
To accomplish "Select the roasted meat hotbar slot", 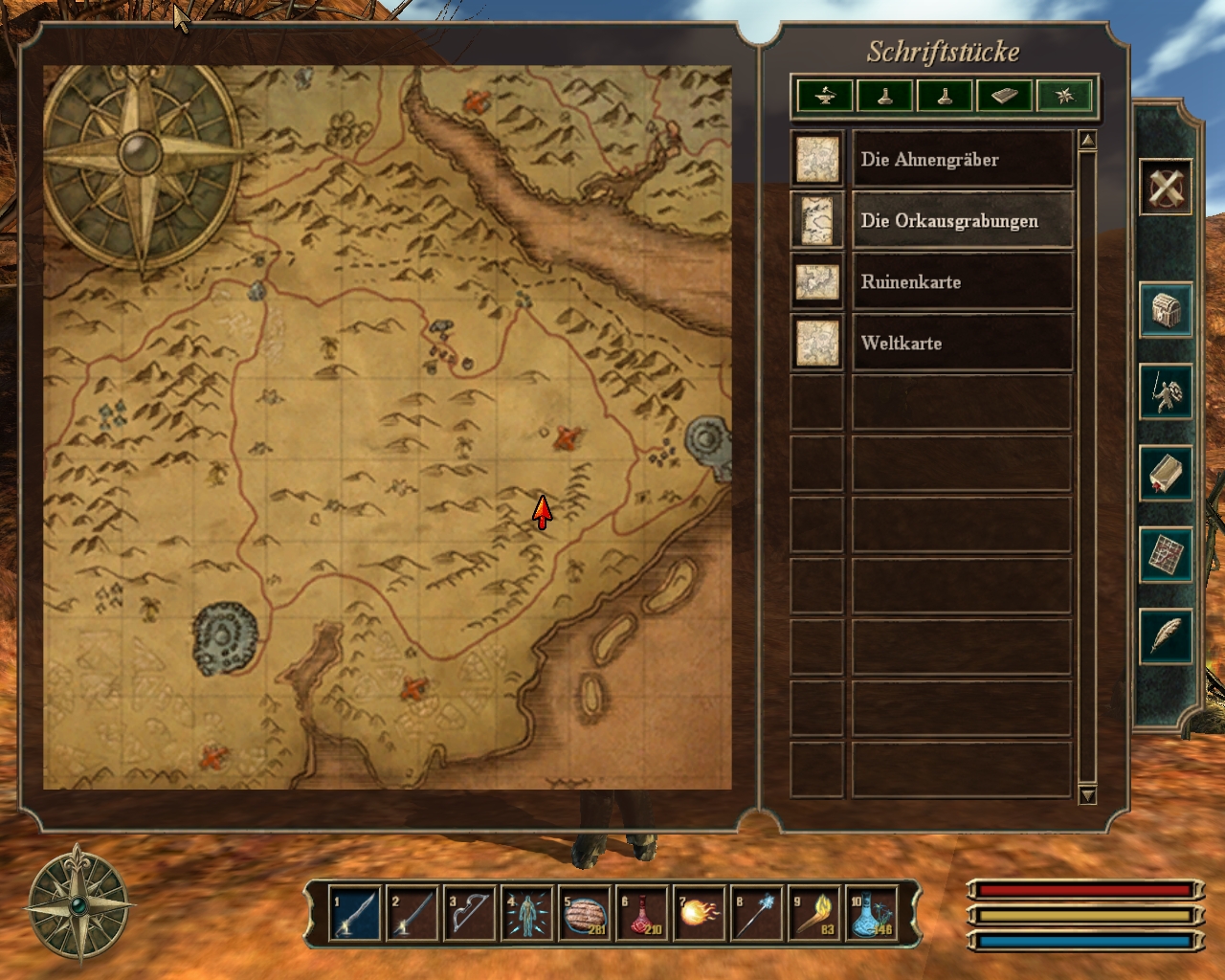I will [x=584, y=914].
